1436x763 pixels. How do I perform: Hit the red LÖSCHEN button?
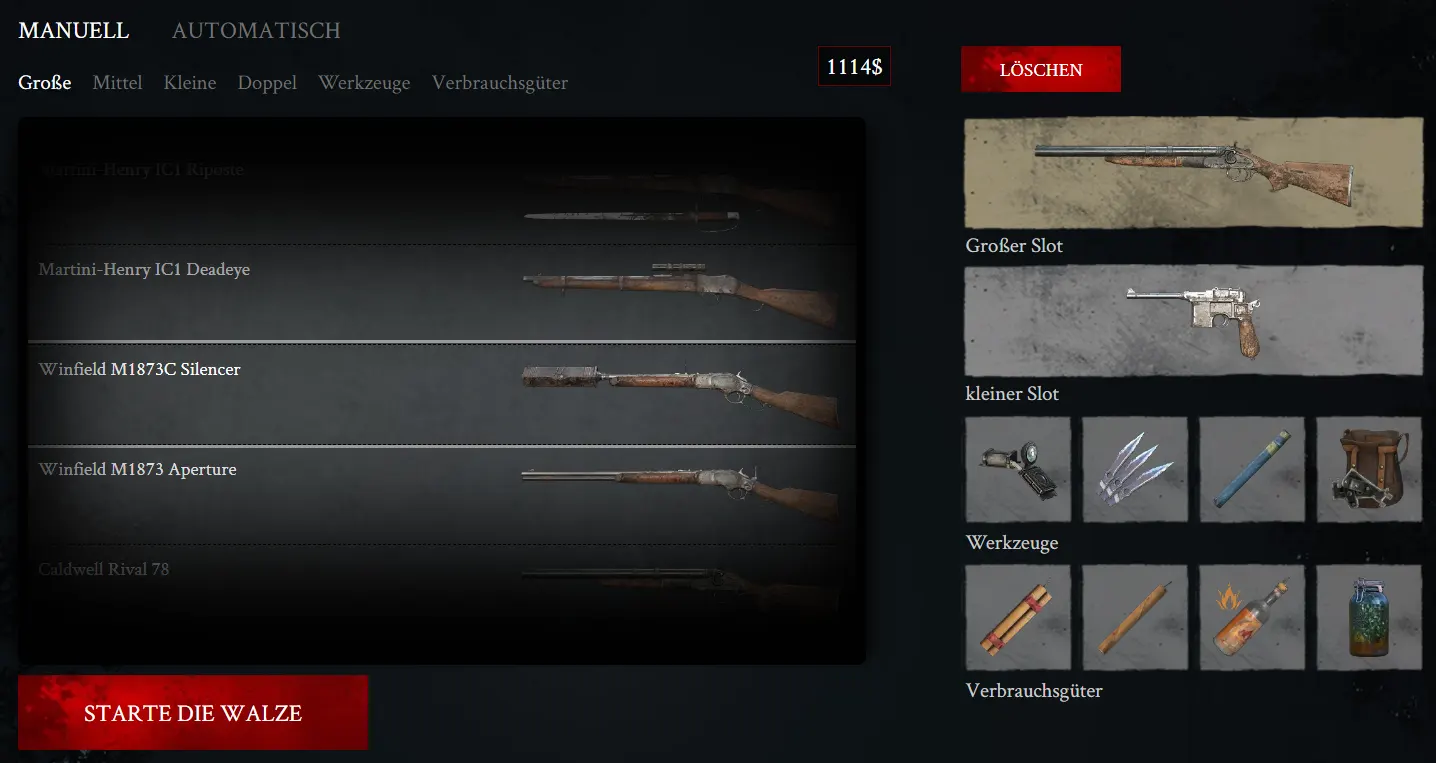[x=1040, y=70]
